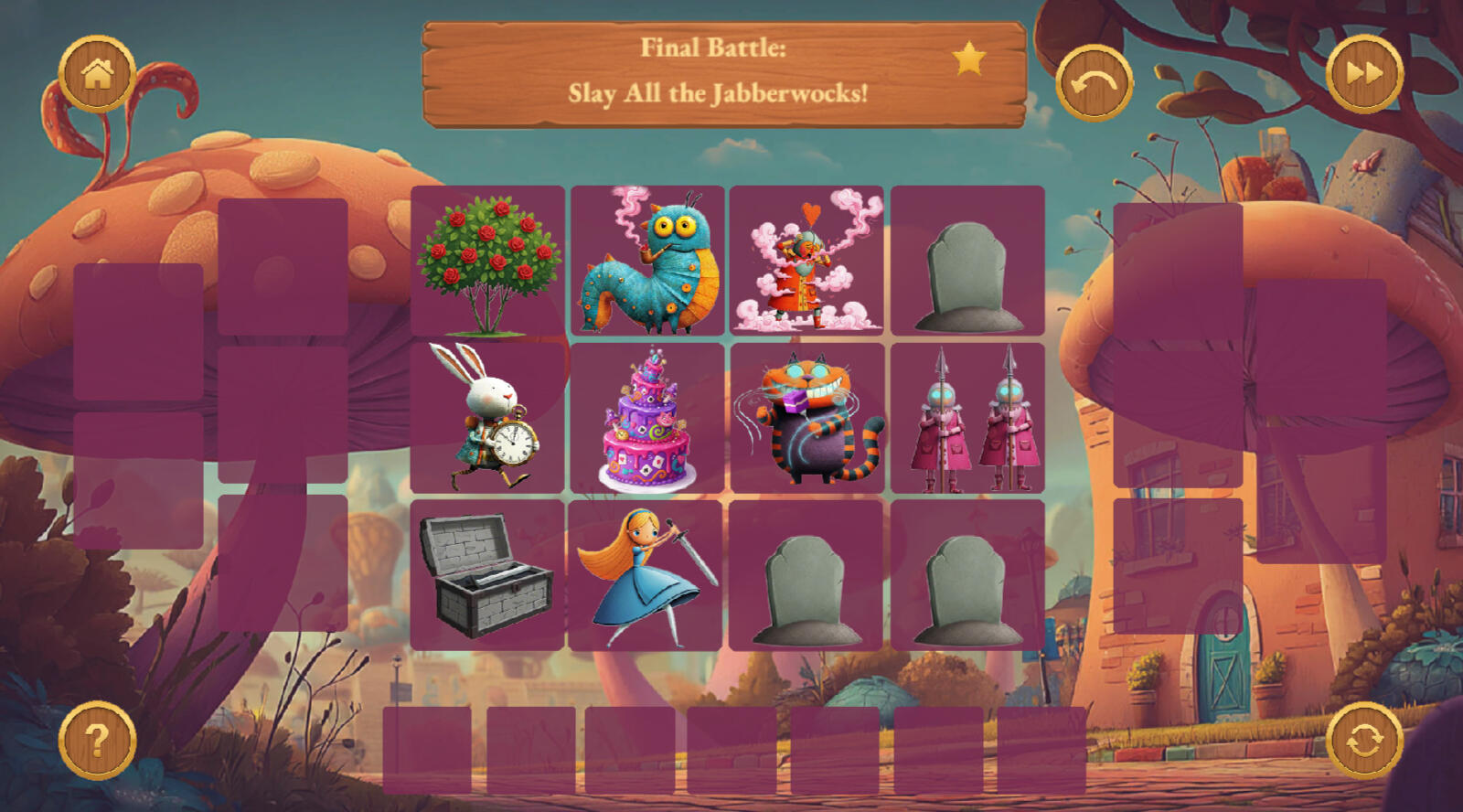The image size is (1463, 812).
Task: Select the White Rabbit tile
Action: [x=487, y=418]
